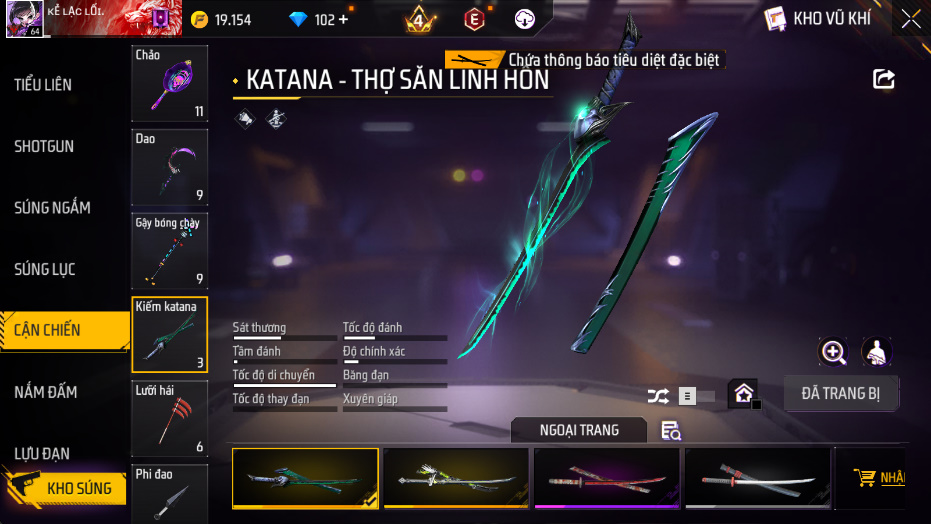Image resolution: width=931 pixels, height=524 pixels.
Task: Choose the SÚNG LỤC category
Action: pyautogui.click(x=45, y=270)
